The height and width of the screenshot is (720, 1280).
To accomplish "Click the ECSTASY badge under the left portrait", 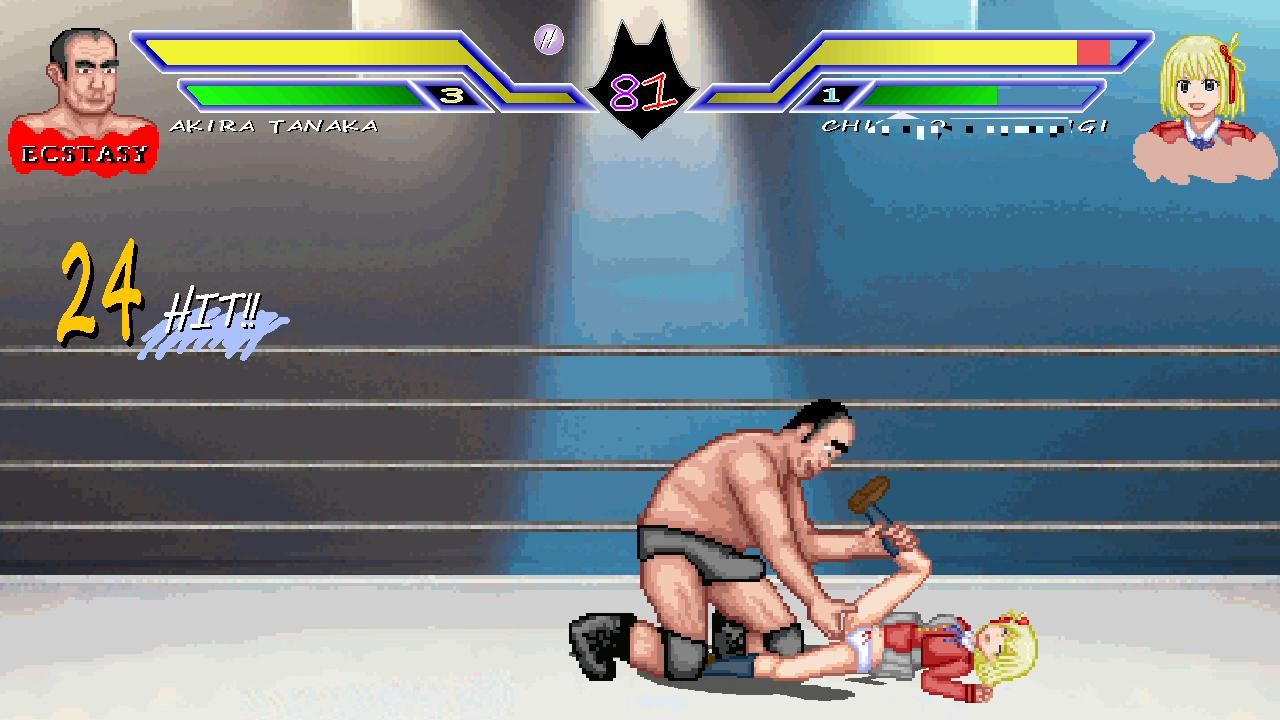I will click(84, 153).
